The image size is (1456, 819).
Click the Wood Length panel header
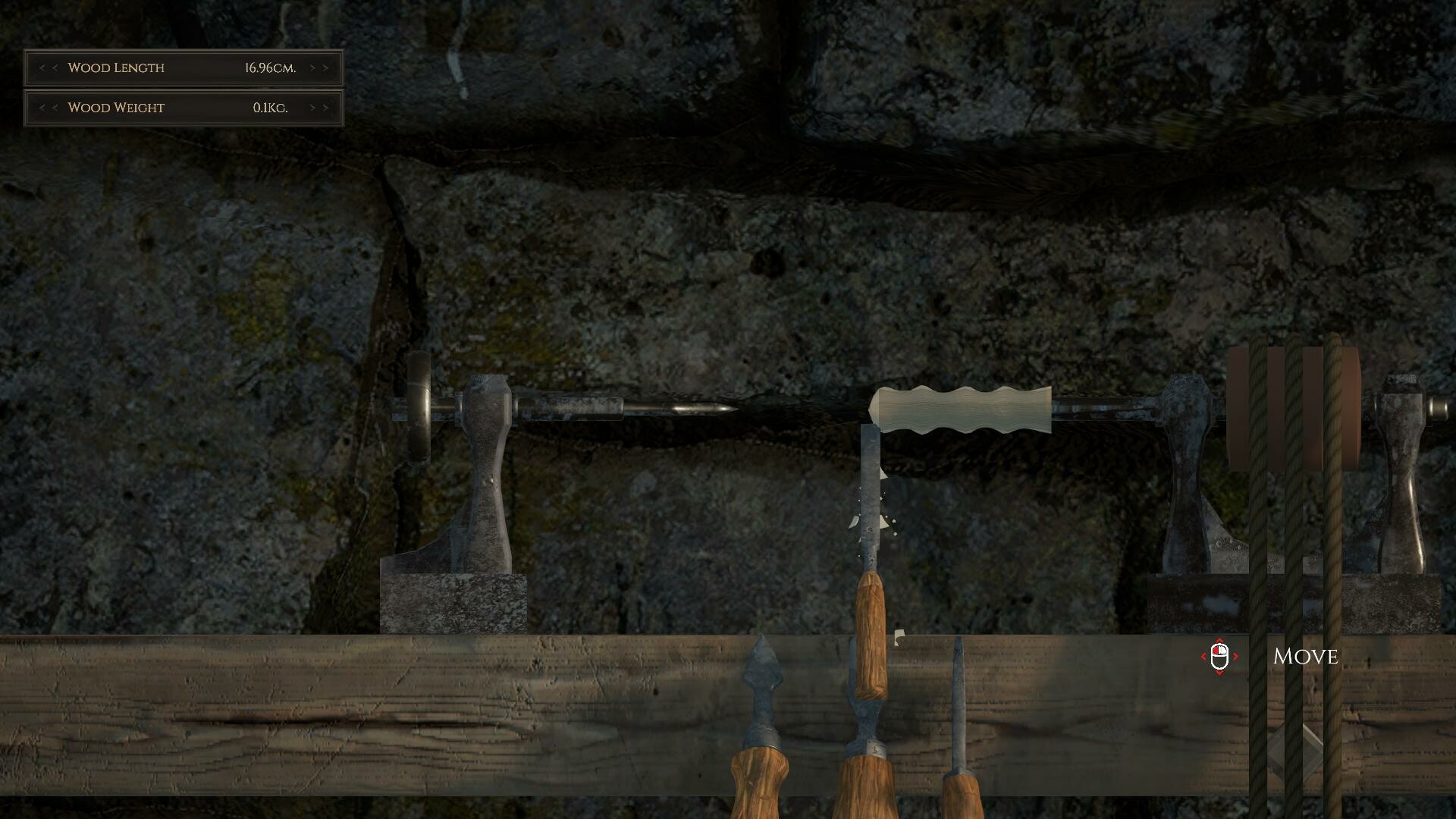coord(115,67)
